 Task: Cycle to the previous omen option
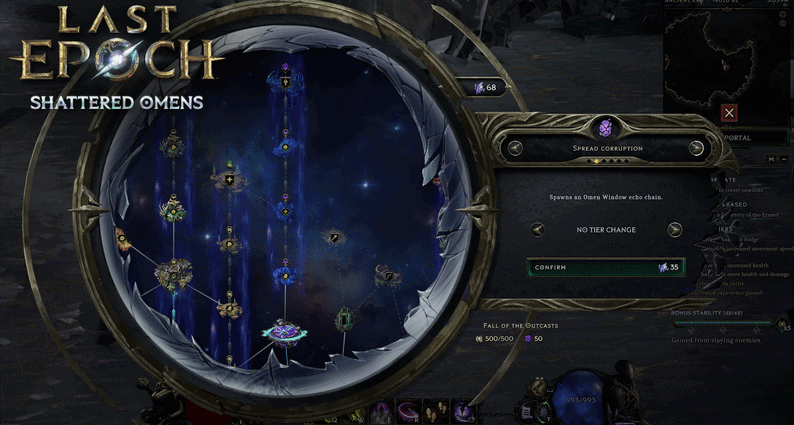click(516, 148)
